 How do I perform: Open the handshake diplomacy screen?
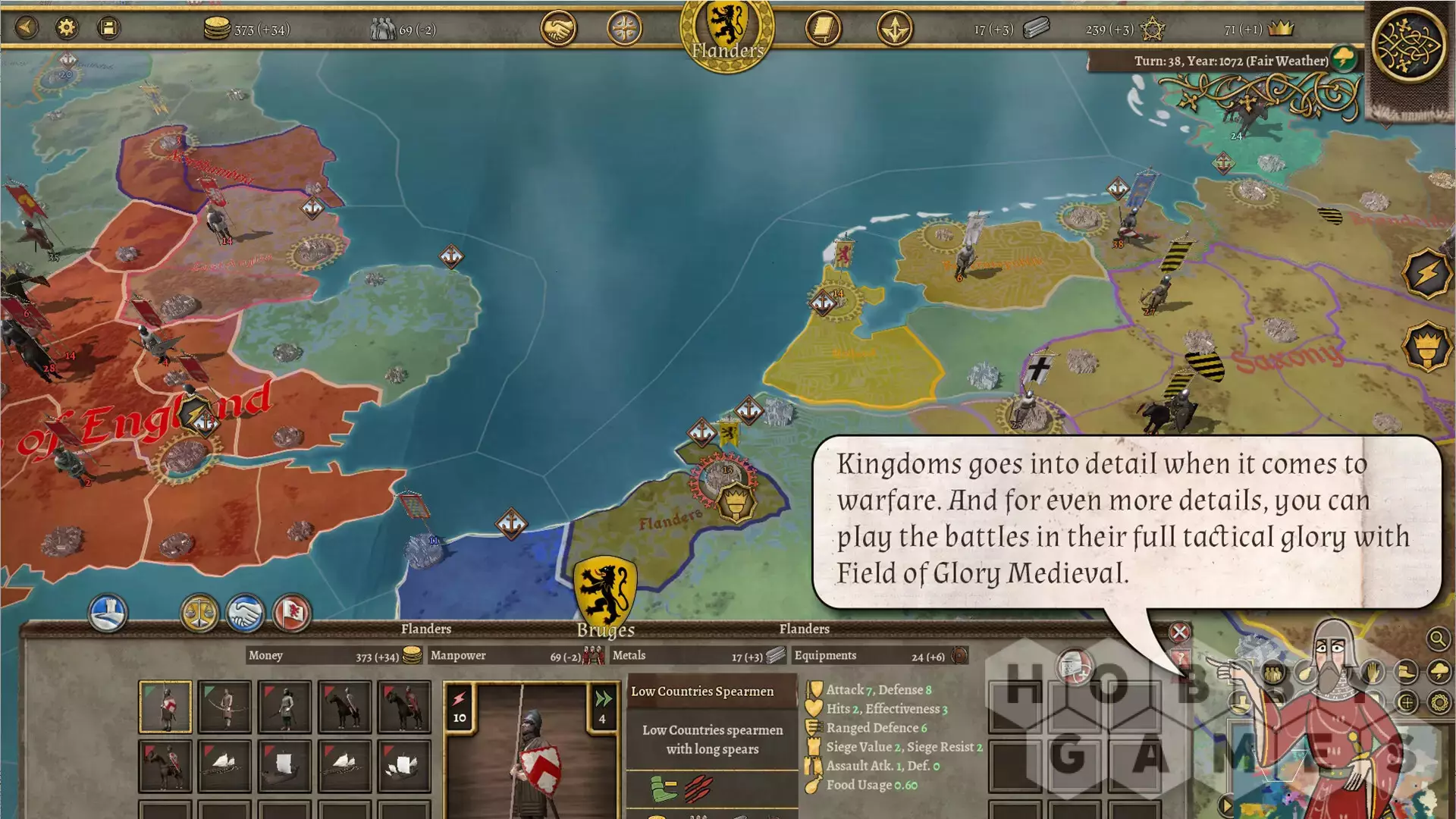tap(558, 30)
